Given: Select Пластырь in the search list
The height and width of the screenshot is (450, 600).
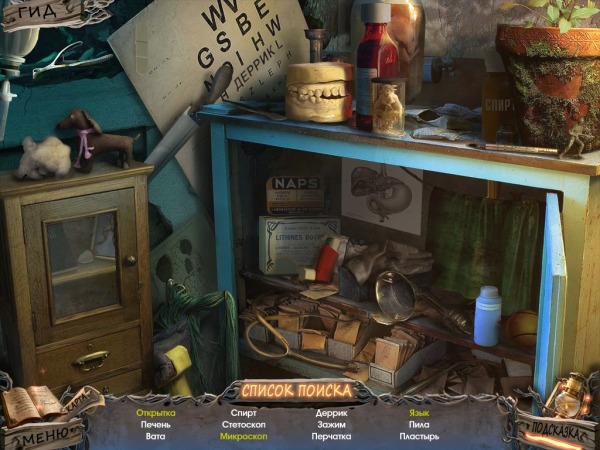Looking at the screenshot, I should 419,436.
